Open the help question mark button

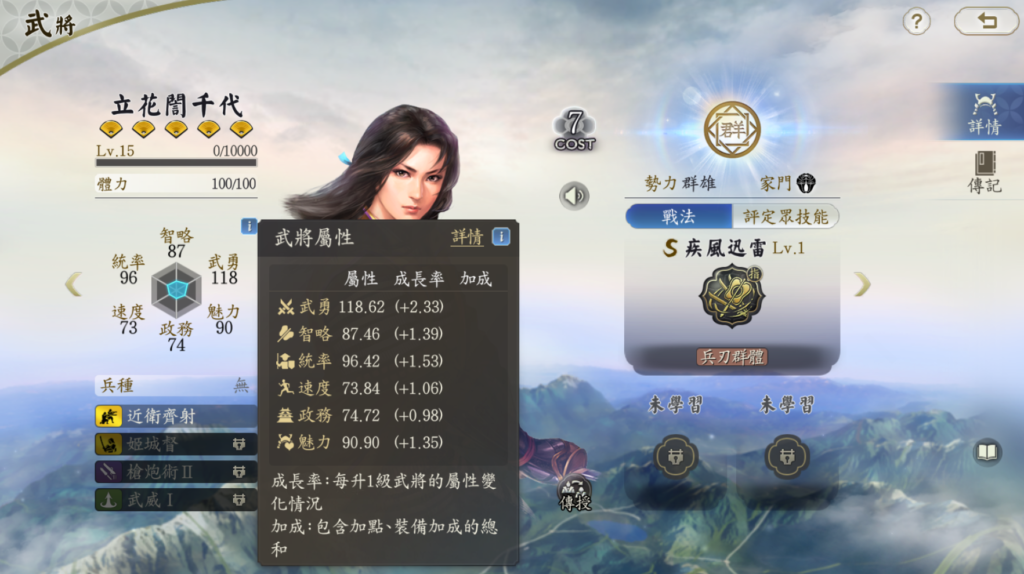pyautogui.click(x=916, y=21)
